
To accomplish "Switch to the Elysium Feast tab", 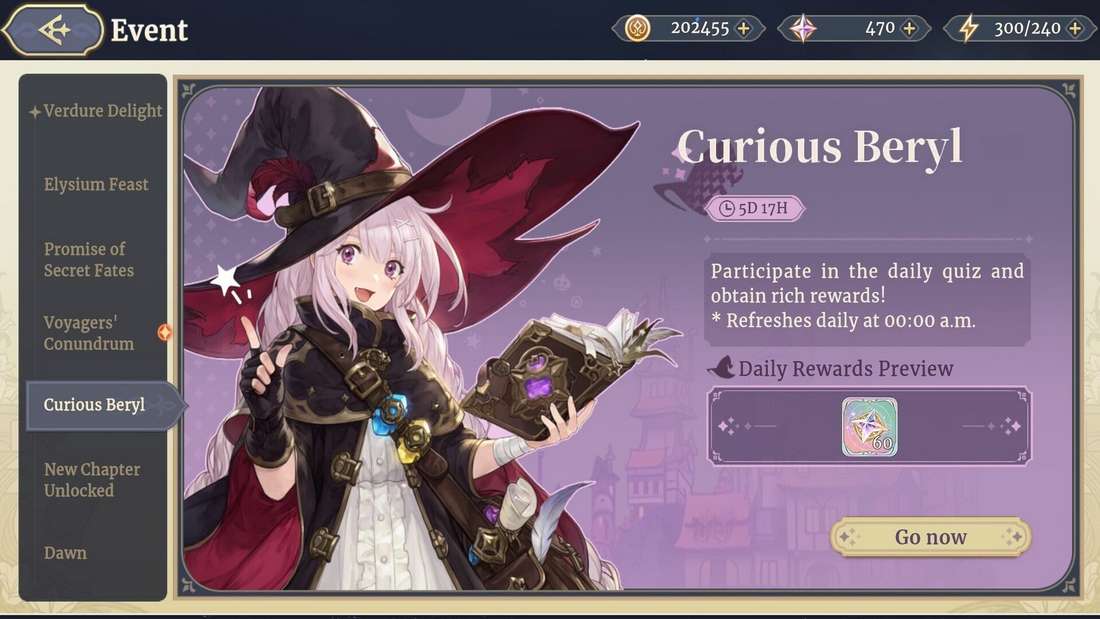I will pos(96,185).
